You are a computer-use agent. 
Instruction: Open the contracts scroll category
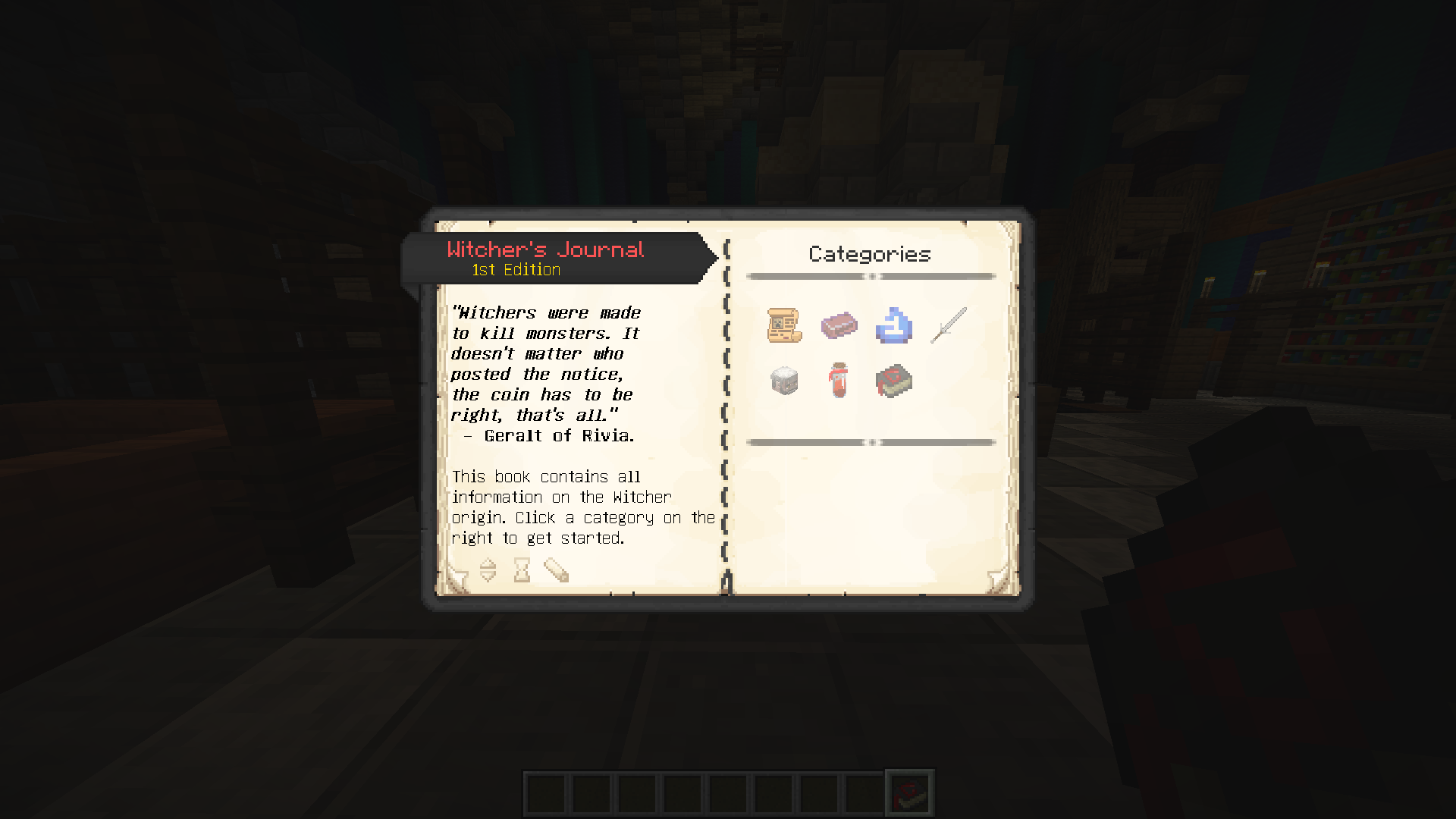click(x=784, y=326)
